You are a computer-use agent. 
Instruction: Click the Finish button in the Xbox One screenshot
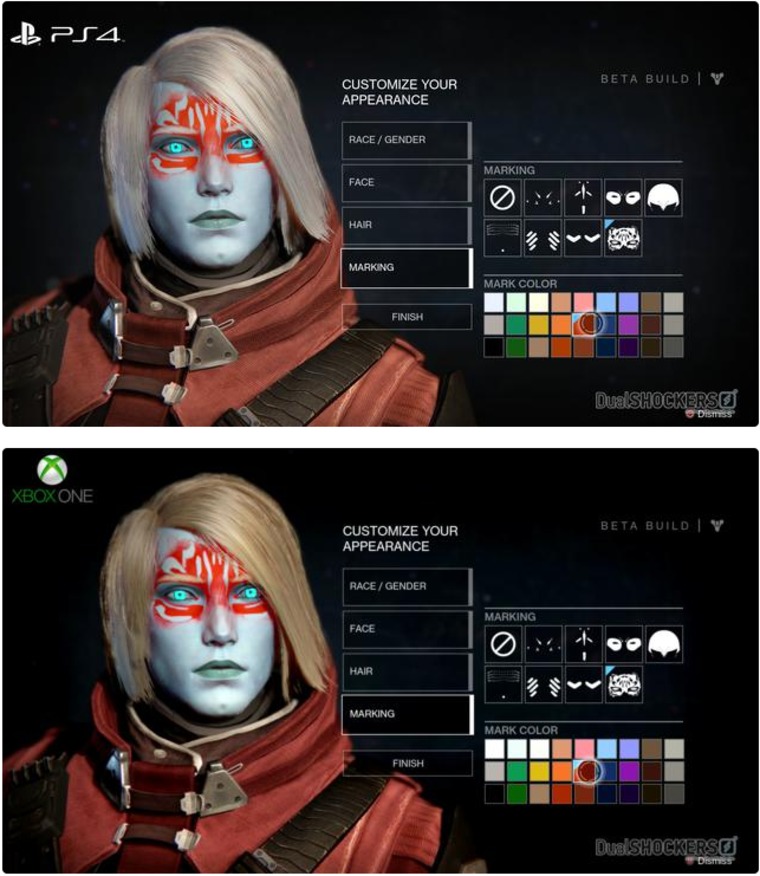(x=407, y=763)
